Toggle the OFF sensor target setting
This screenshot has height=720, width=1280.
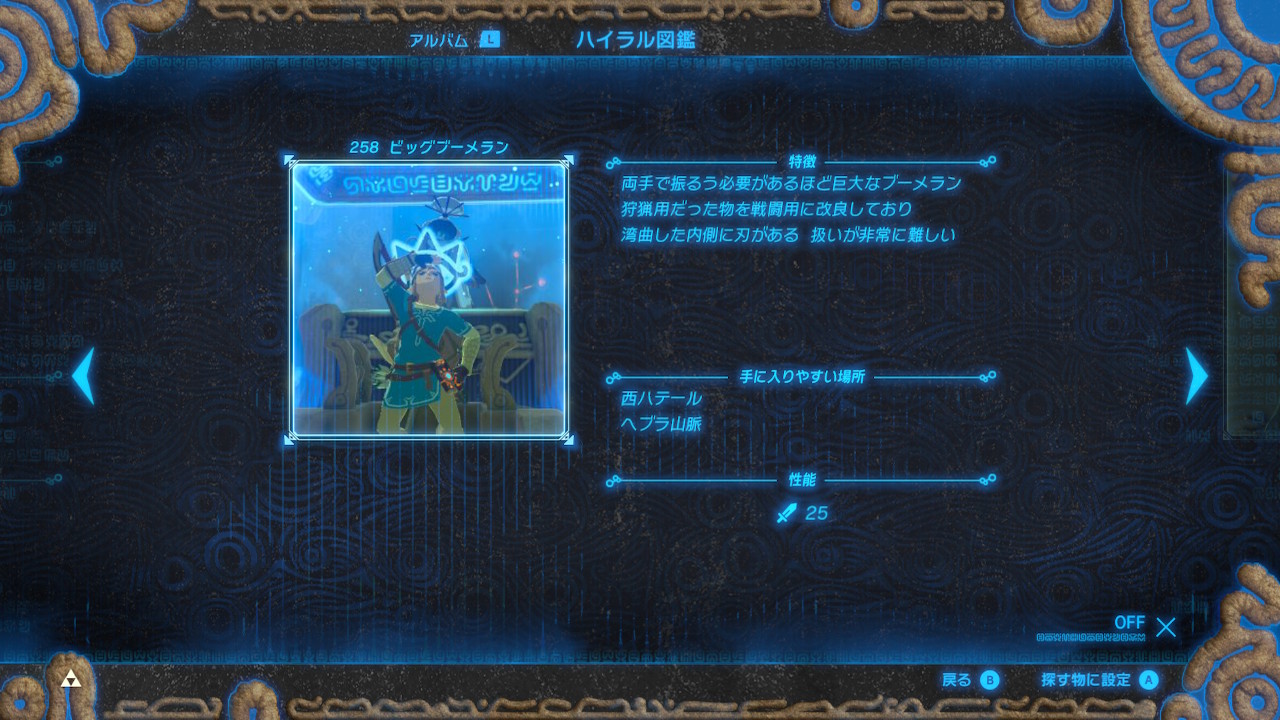tap(1129, 622)
